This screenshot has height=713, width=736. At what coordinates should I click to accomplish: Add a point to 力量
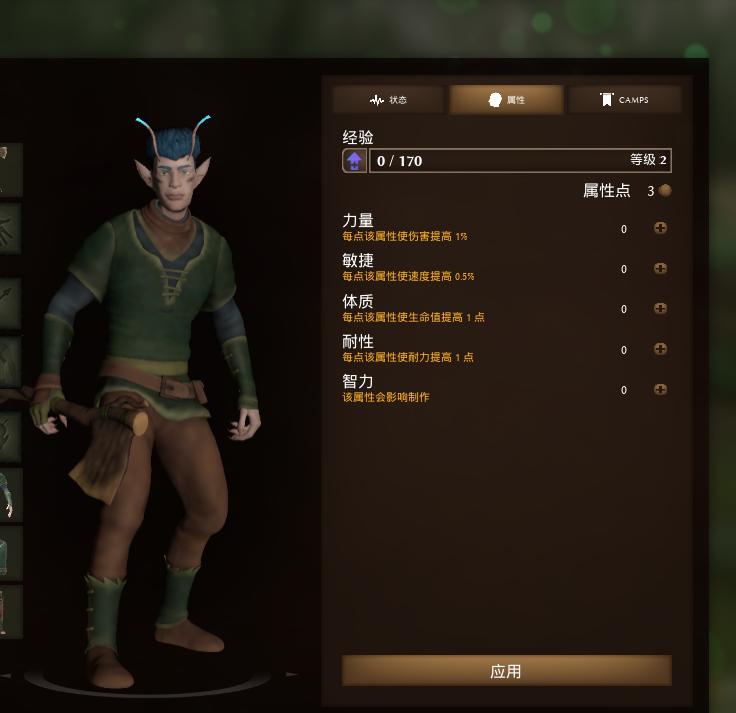660,228
